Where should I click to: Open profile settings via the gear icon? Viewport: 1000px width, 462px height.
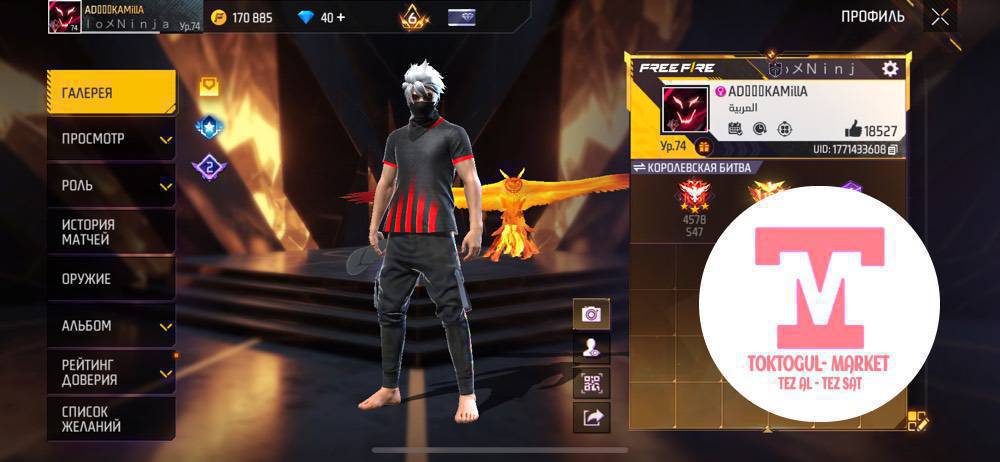click(x=889, y=68)
